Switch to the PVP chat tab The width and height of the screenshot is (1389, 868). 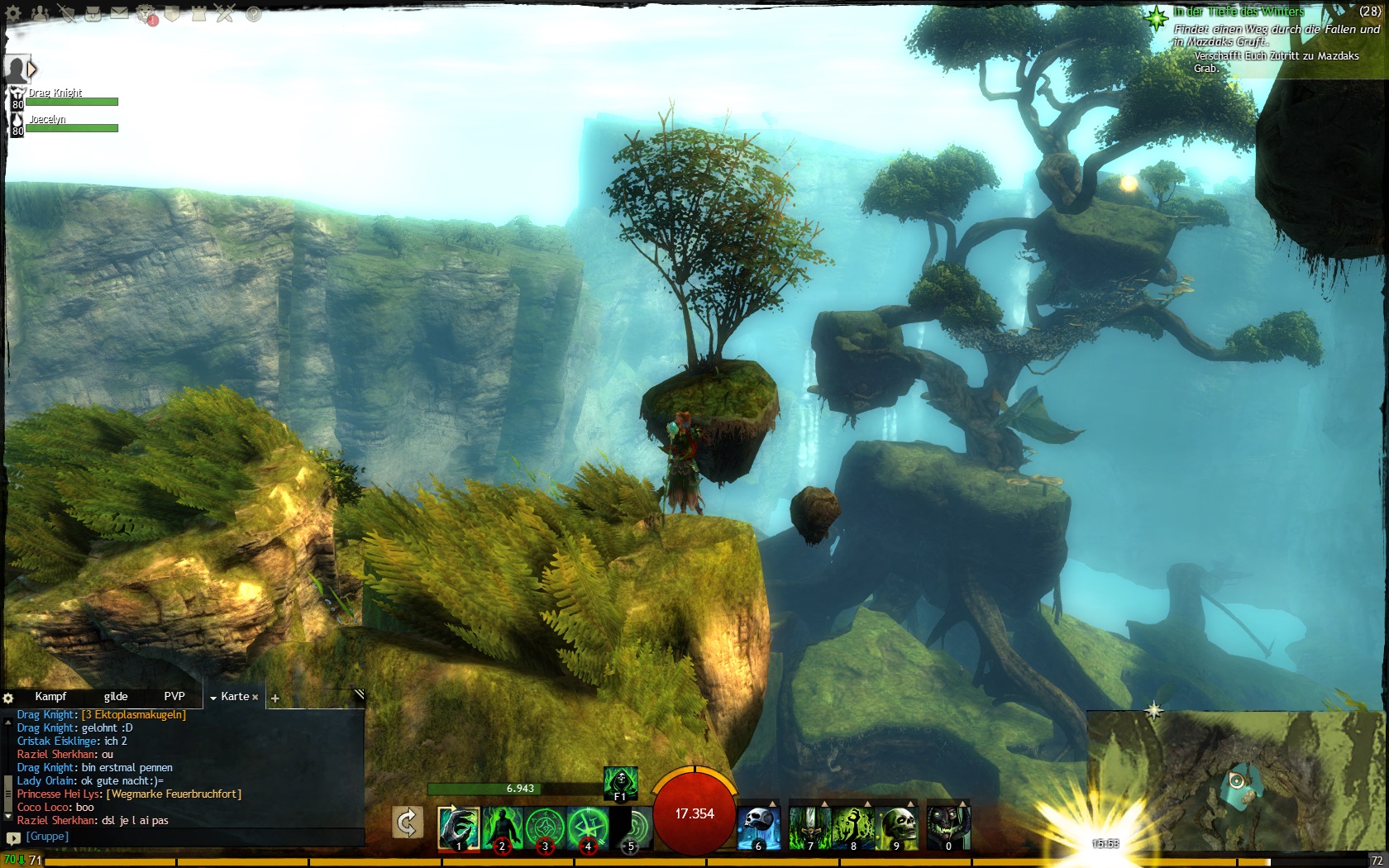coord(174,697)
